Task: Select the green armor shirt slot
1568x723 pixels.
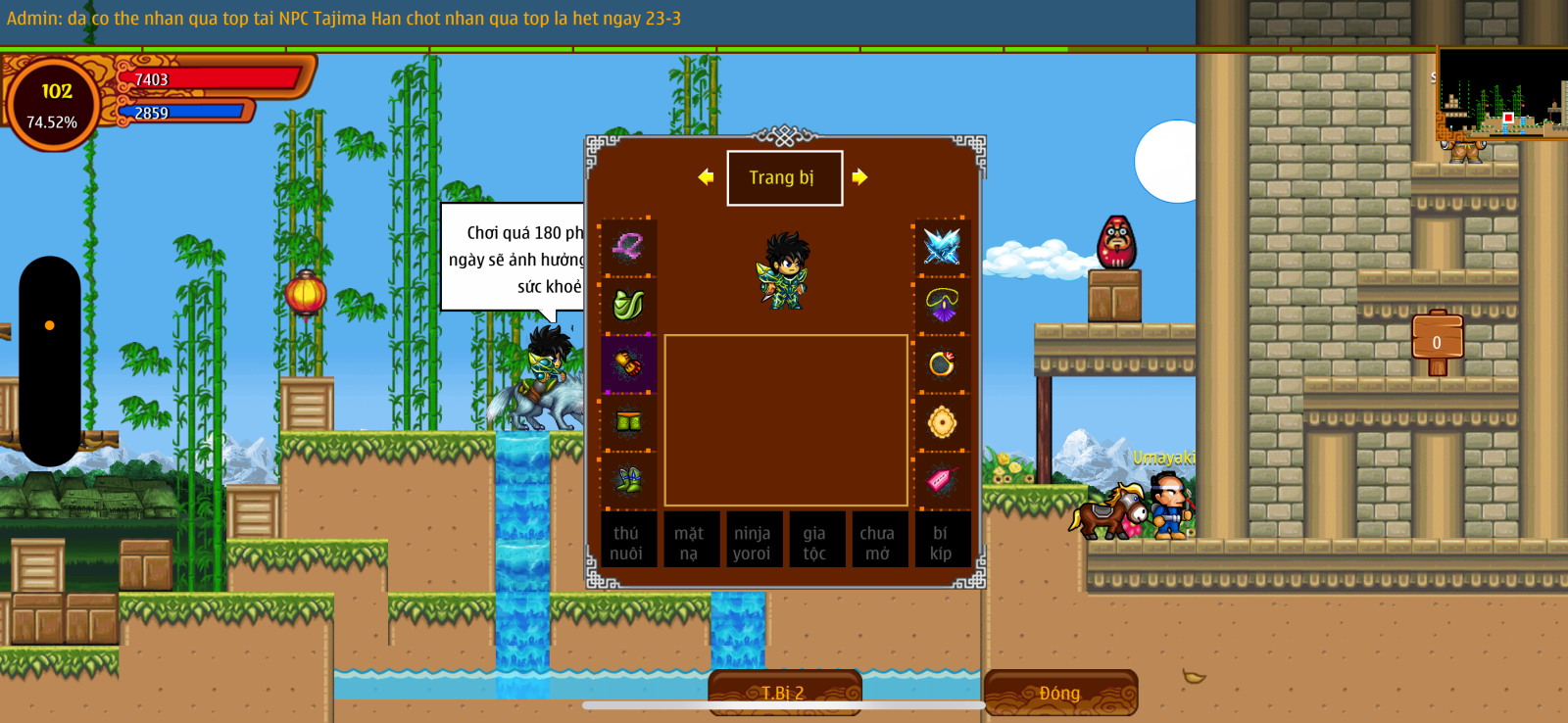Action: [x=628, y=305]
